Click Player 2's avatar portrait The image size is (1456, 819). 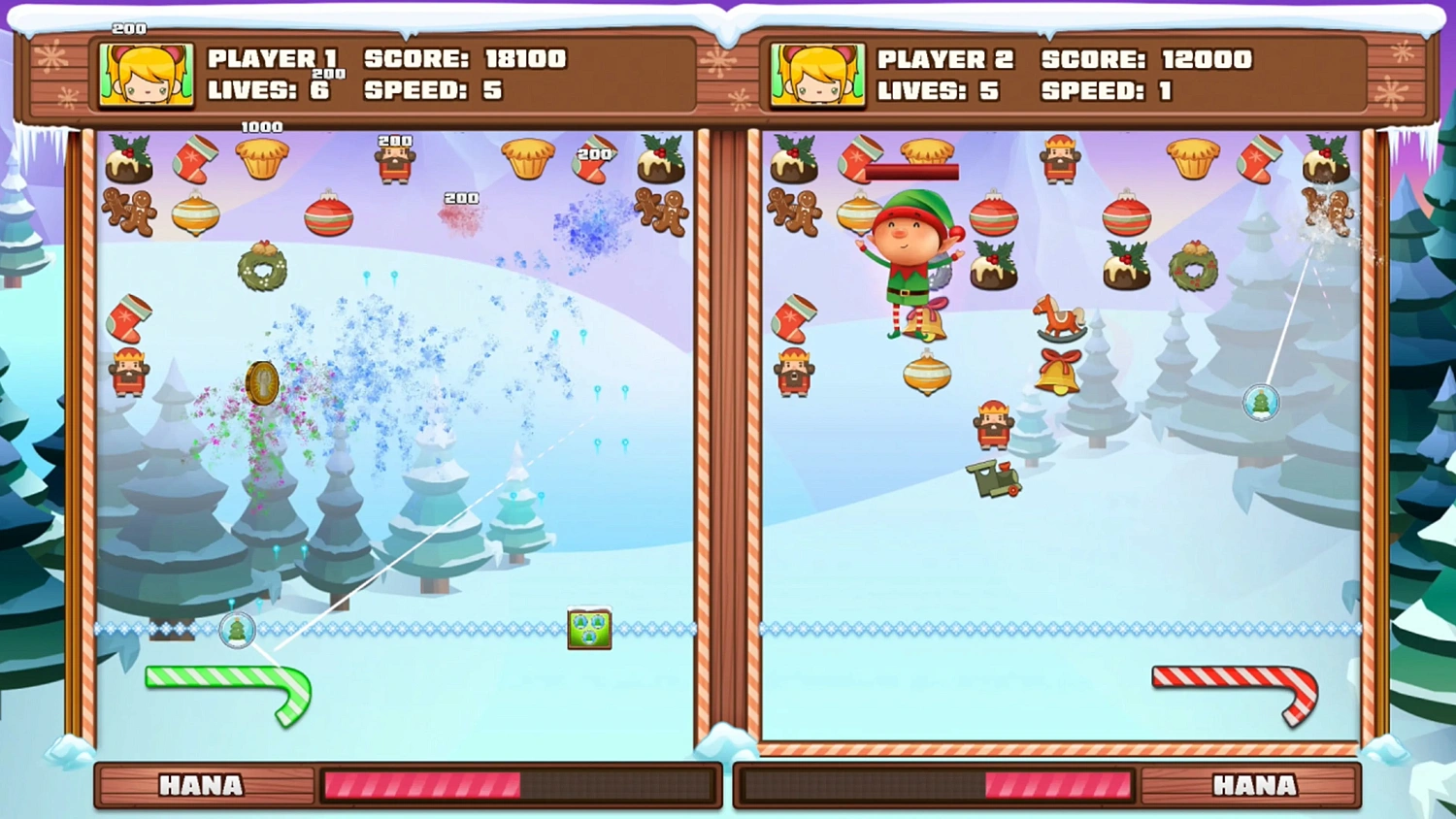[x=817, y=74]
